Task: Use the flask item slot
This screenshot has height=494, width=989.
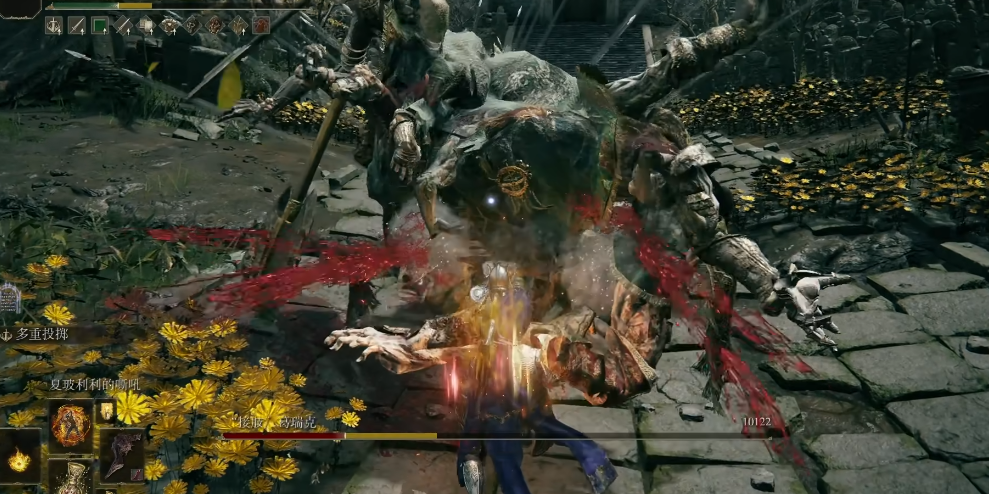Action: (71, 480)
